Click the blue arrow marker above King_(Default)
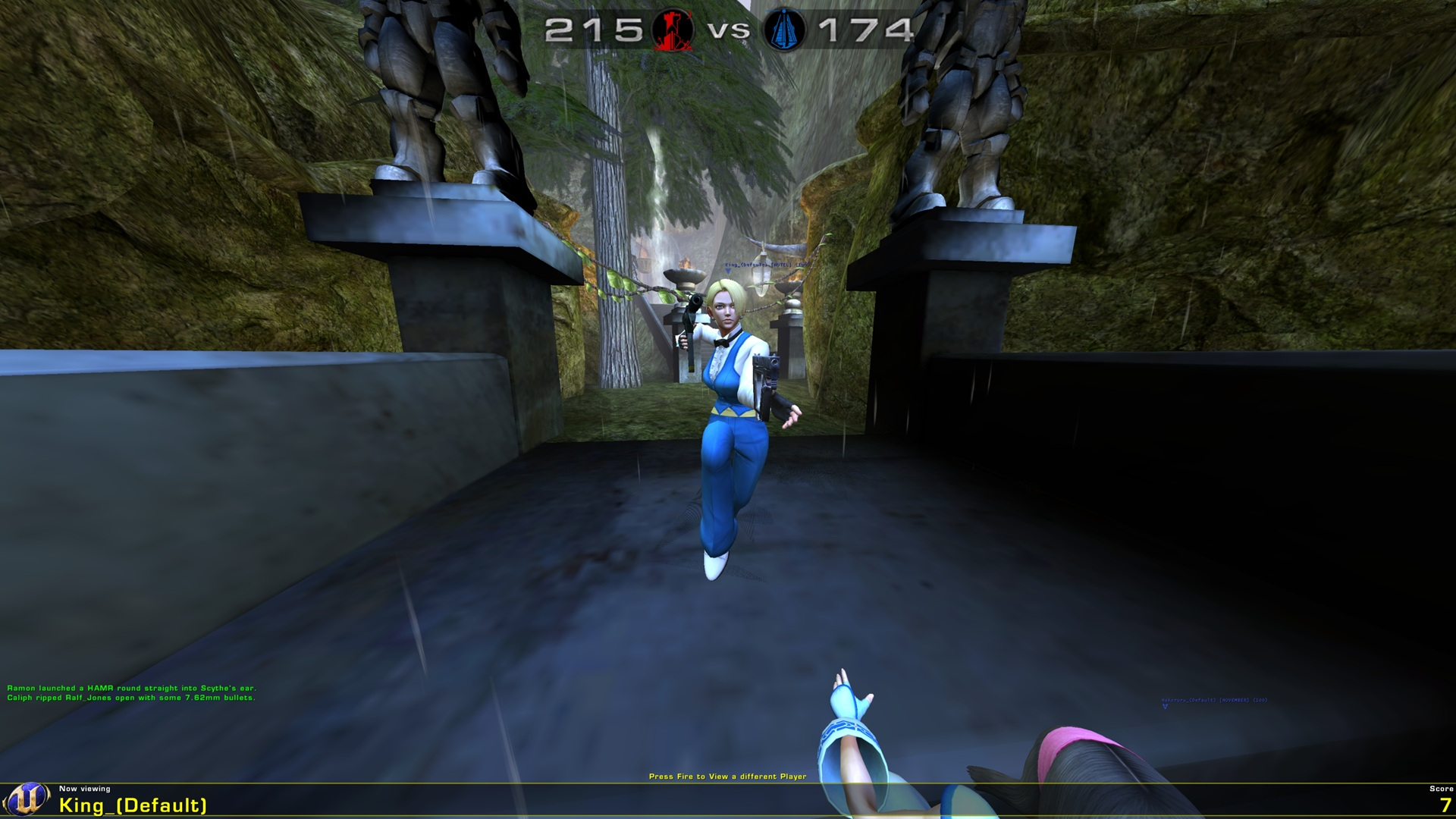 click(x=728, y=271)
